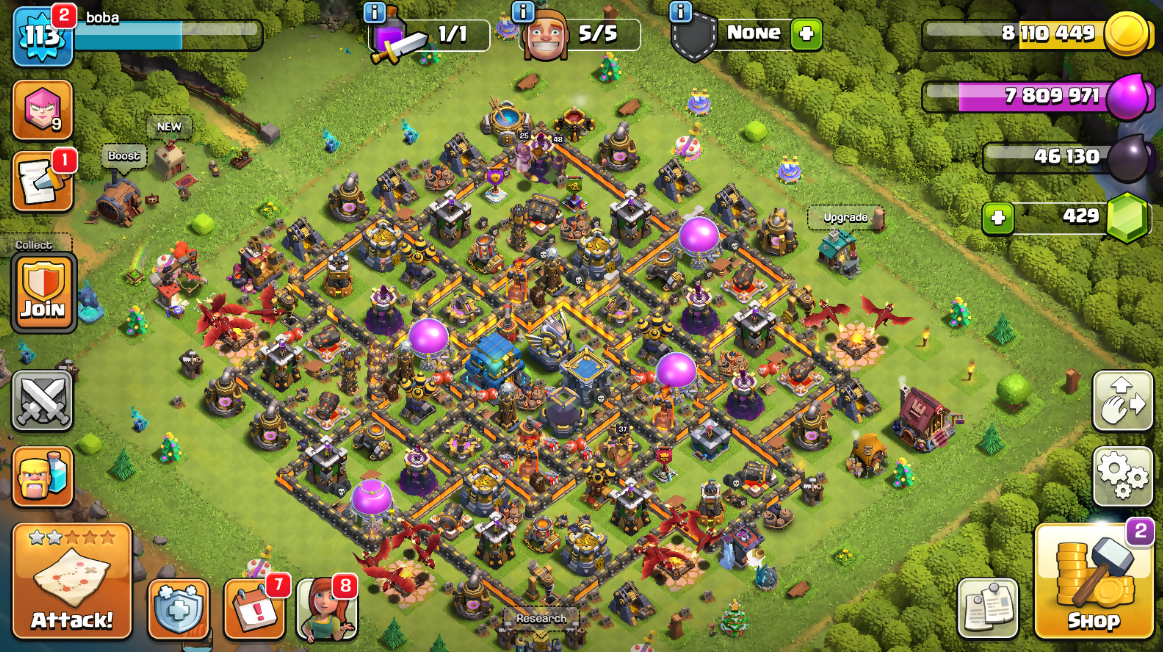The width and height of the screenshot is (1163, 652).
Task: Show info for the builders 5/5 counter
Action: [x=522, y=13]
